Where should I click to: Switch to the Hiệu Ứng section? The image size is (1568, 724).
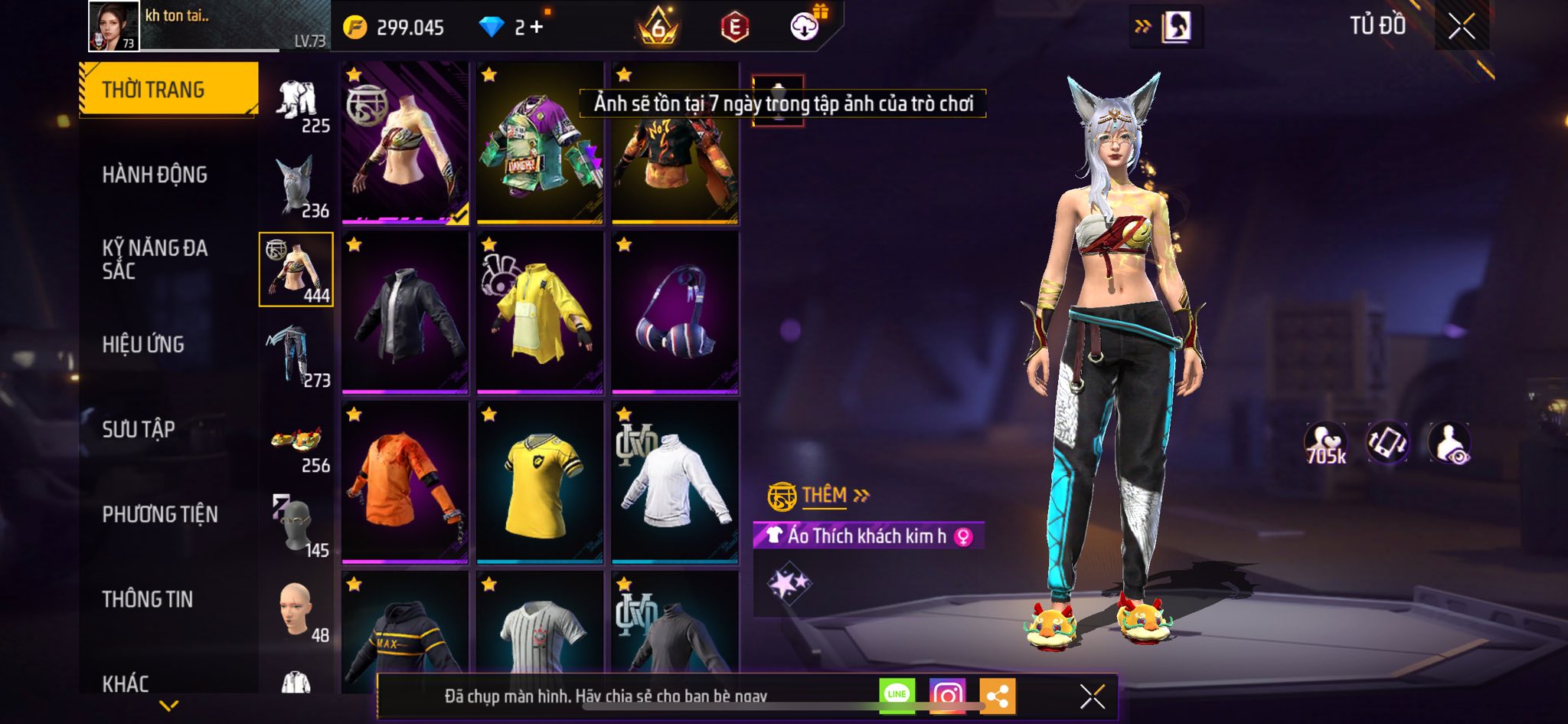tap(143, 345)
